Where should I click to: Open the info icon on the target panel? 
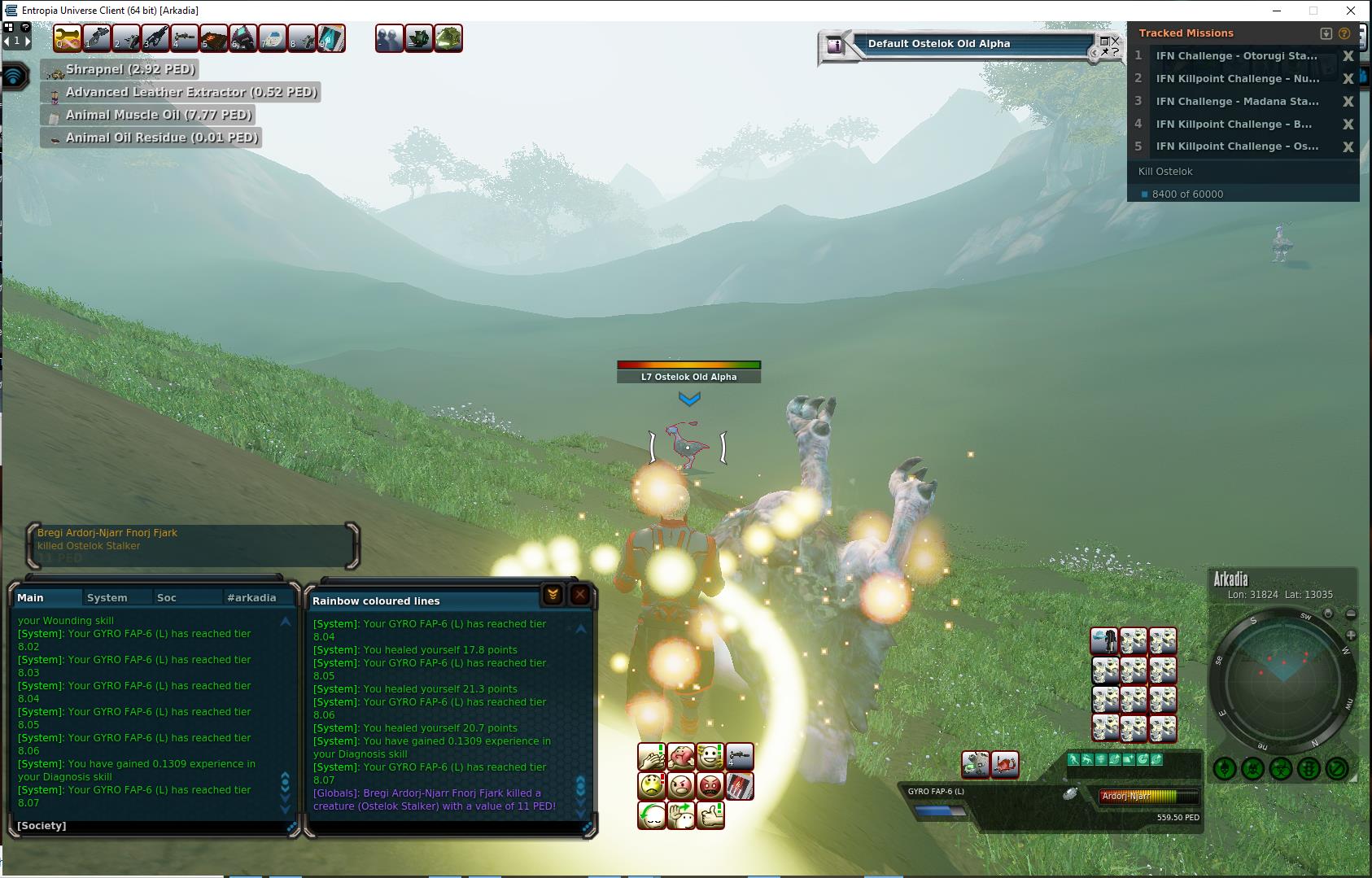835,46
